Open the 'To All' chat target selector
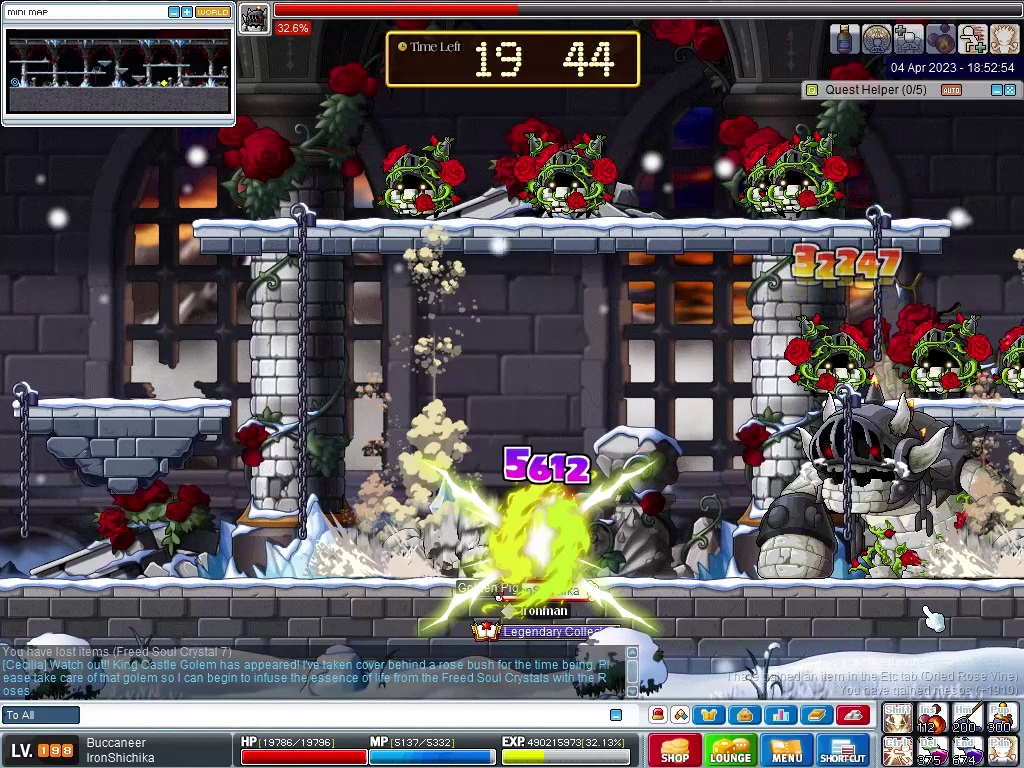 pyautogui.click(x=41, y=715)
